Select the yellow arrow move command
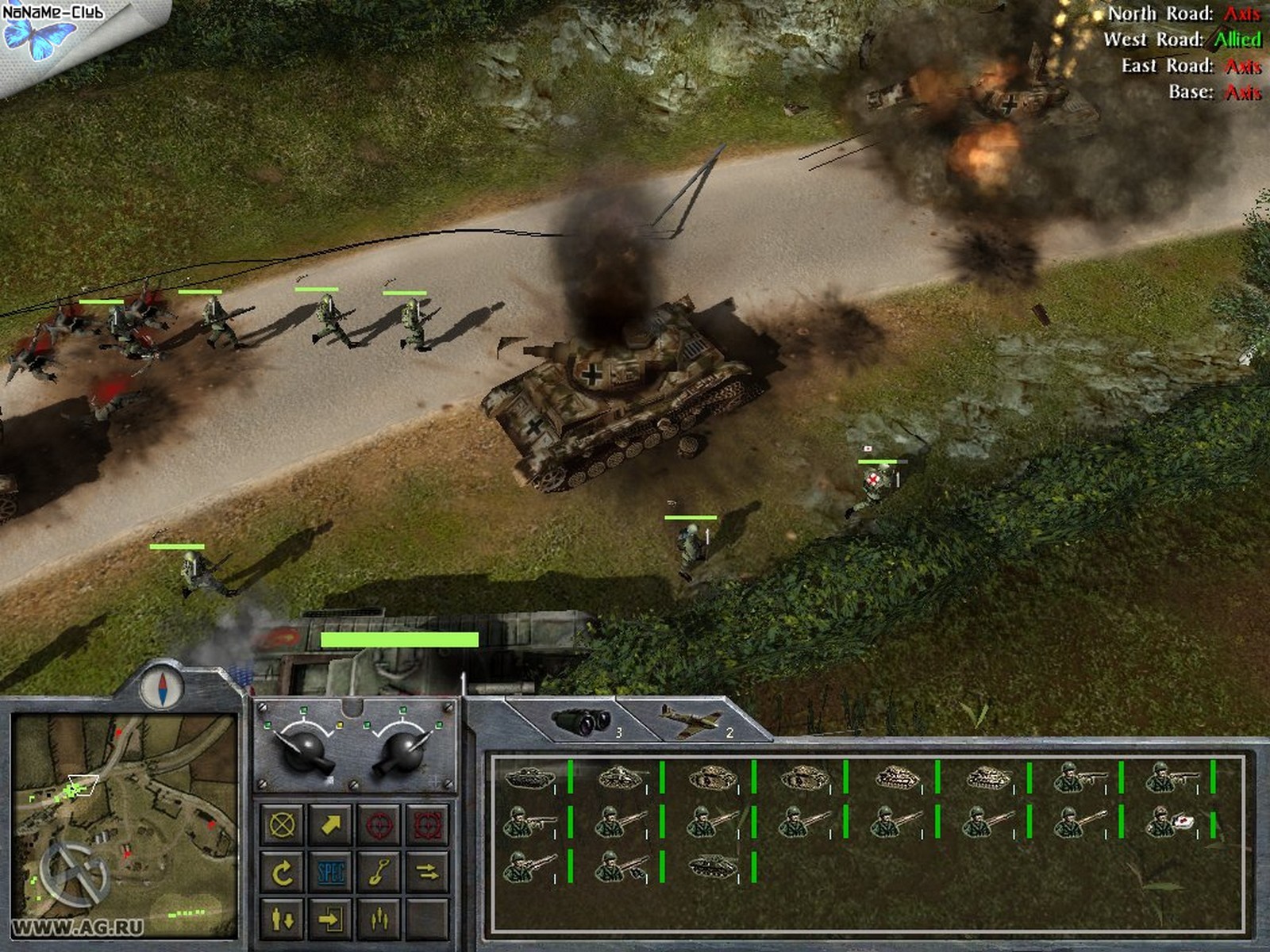 pyautogui.click(x=330, y=825)
